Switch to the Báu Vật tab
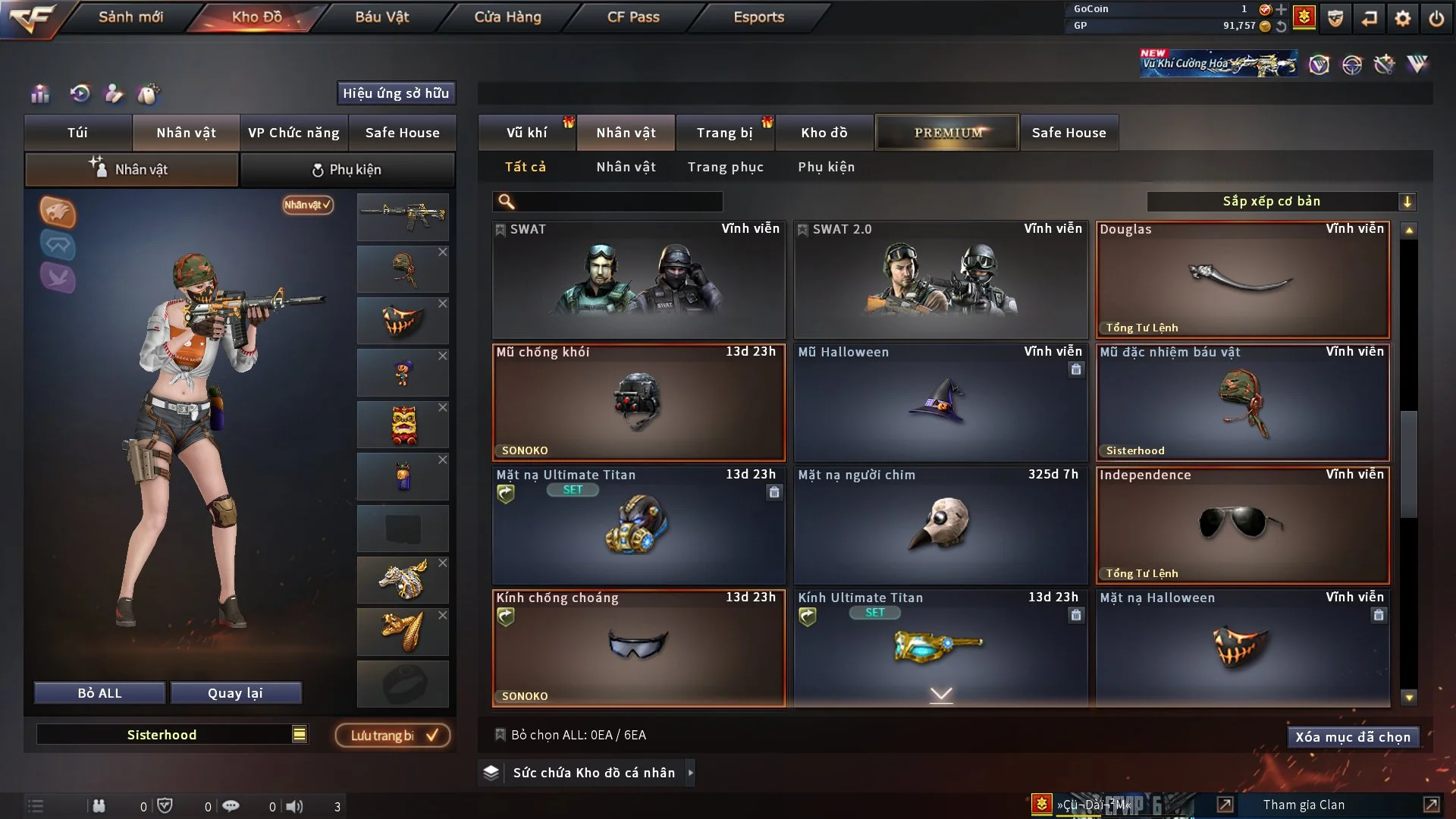This screenshot has height=819, width=1456. tap(381, 17)
